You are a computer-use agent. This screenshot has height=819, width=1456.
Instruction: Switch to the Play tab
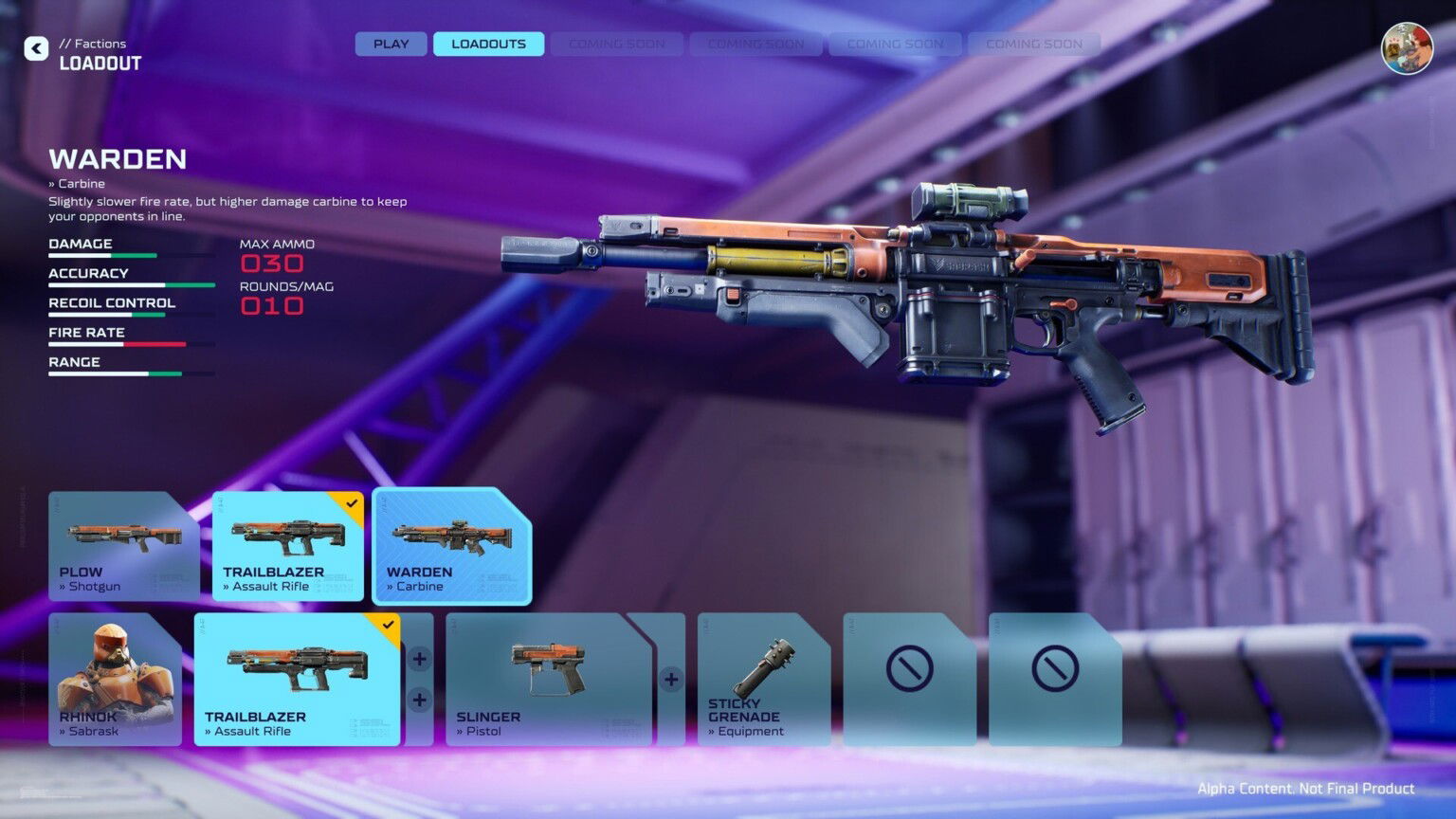pyautogui.click(x=390, y=44)
